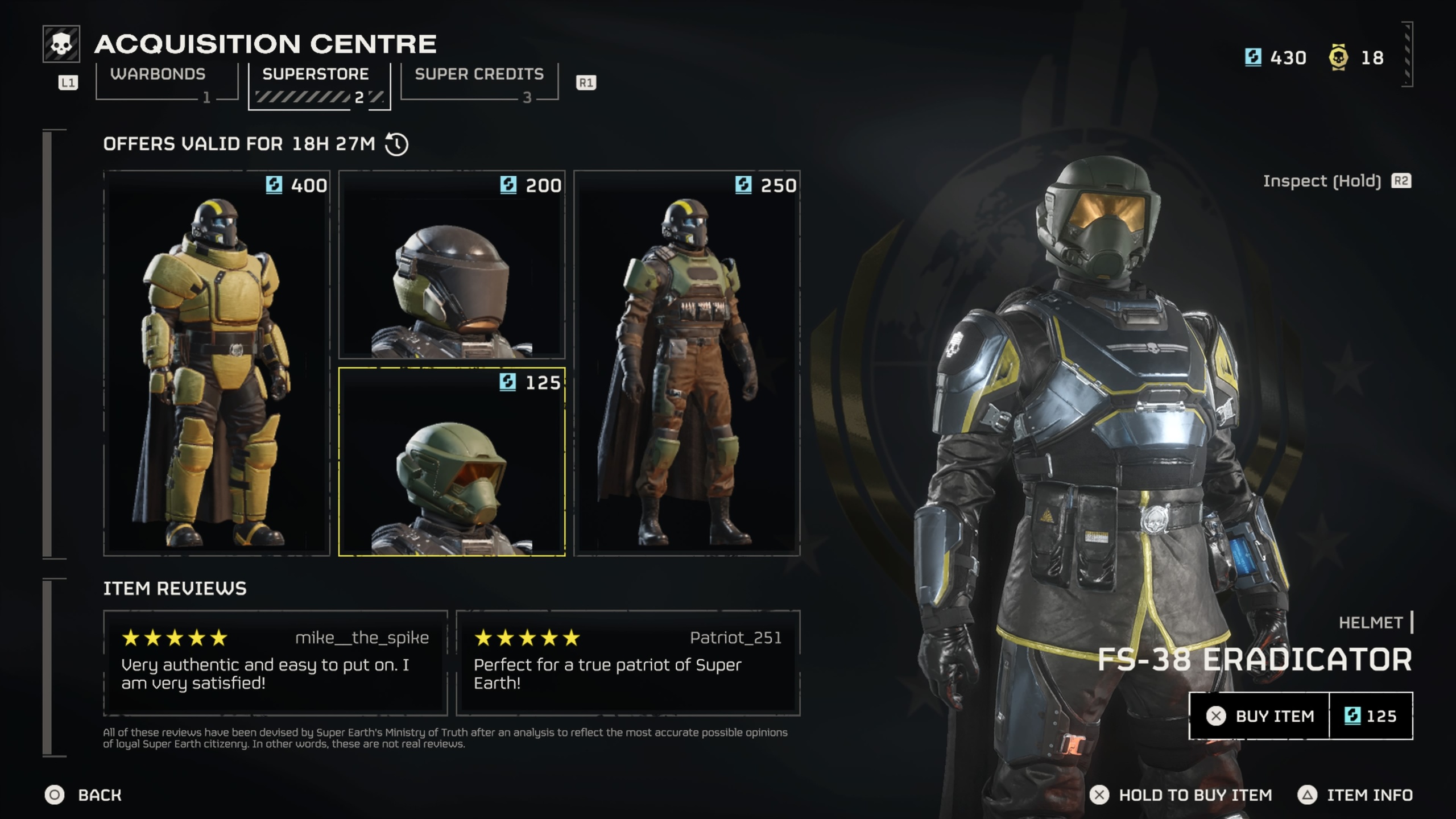The height and width of the screenshot is (819, 1456).
Task: Pick the green helmet offer costing 125
Action: pos(452,461)
